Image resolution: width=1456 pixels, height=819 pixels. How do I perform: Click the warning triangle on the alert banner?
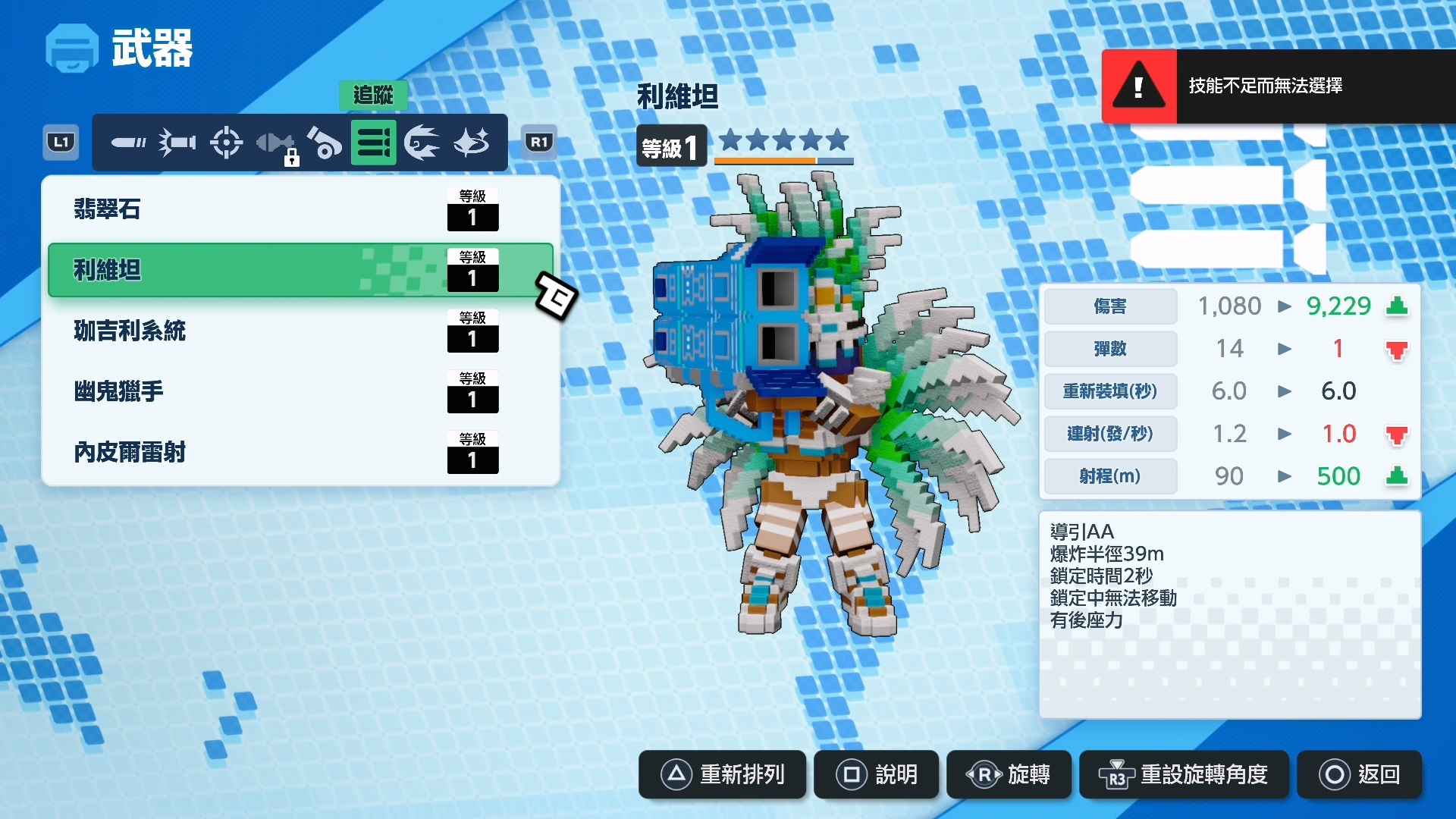point(1137,86)
